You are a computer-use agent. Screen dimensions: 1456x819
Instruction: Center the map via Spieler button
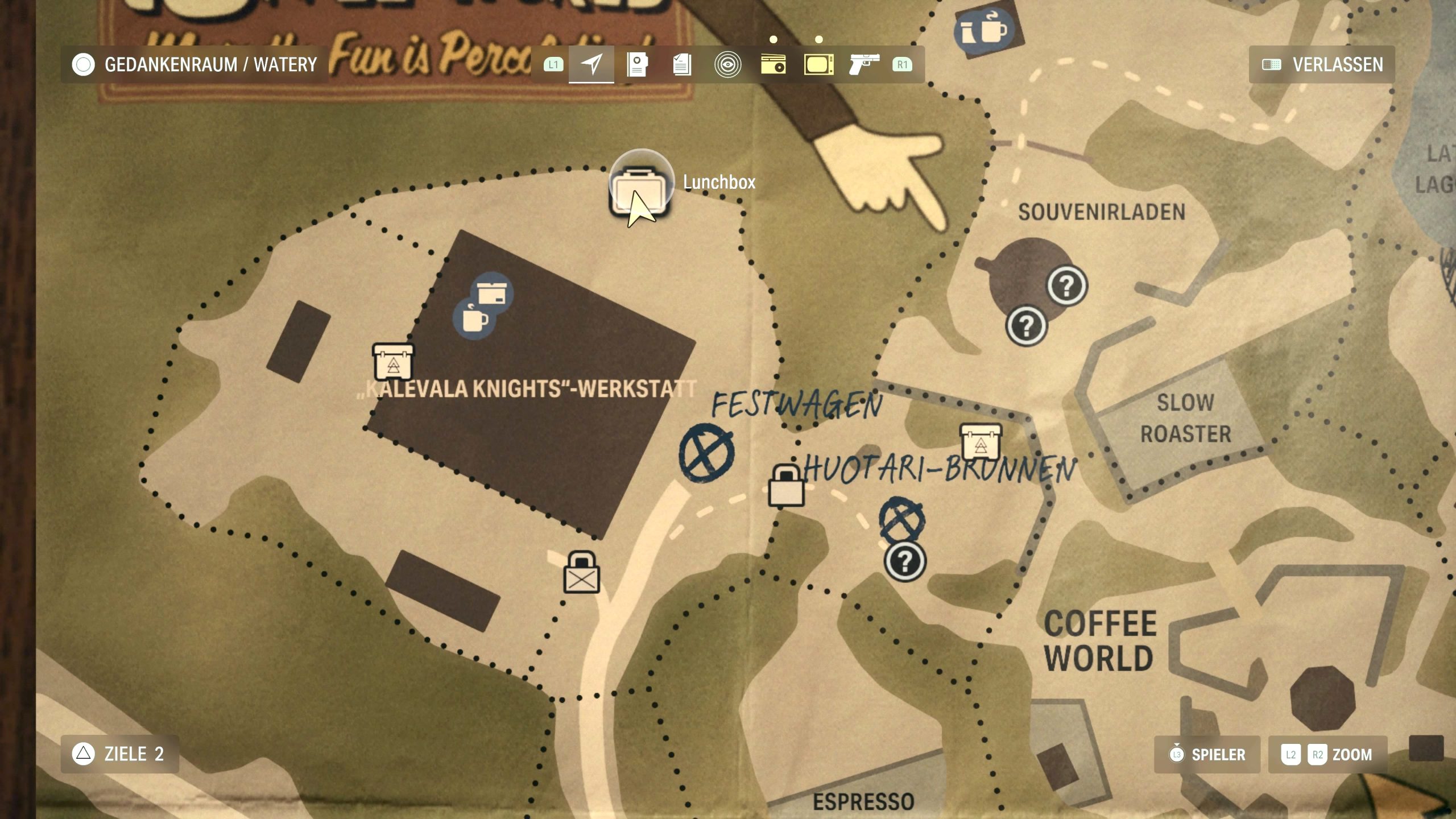tap(1207, 755)
